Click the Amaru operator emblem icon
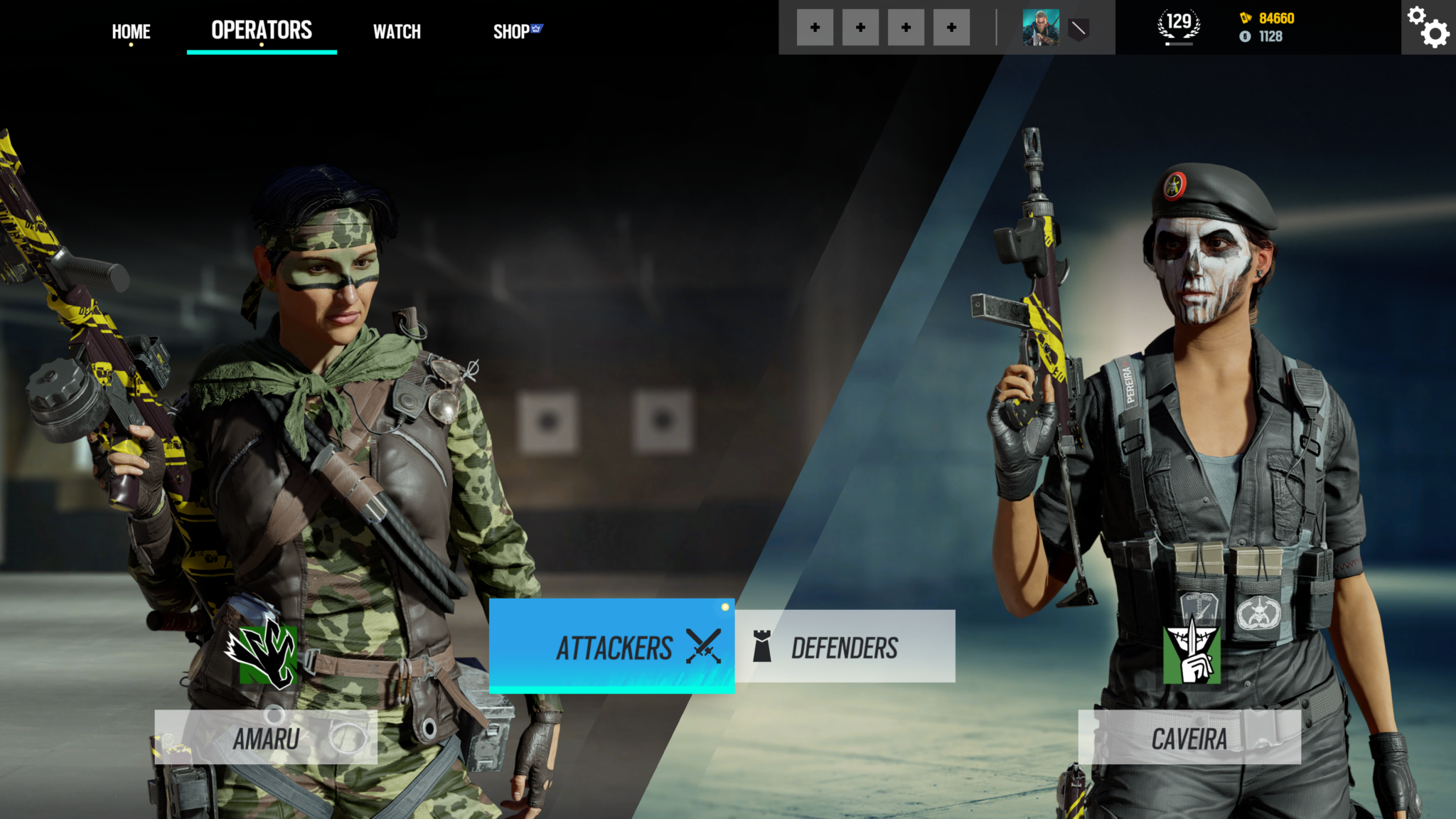 262,652
